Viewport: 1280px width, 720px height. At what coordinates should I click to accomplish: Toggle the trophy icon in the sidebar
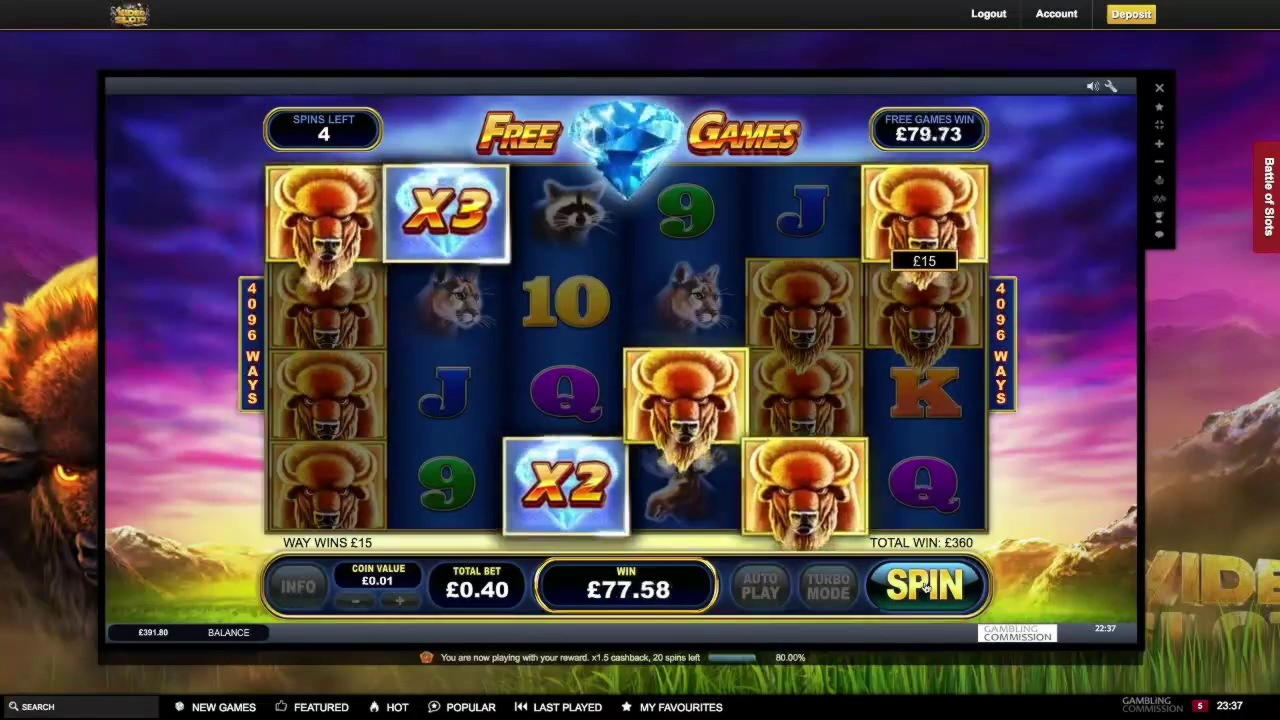coord(1159,216)
